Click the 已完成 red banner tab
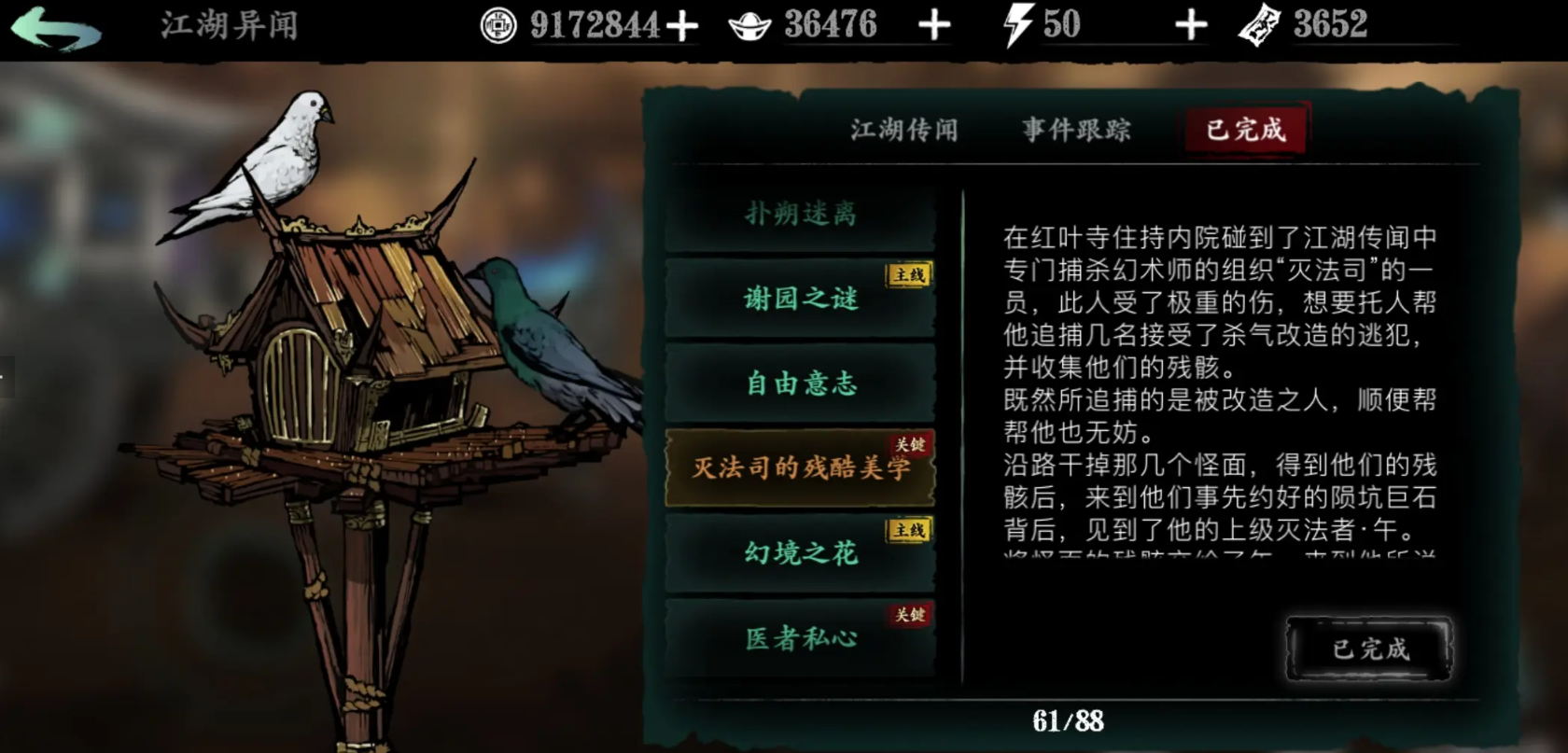 coord(1245,131)
